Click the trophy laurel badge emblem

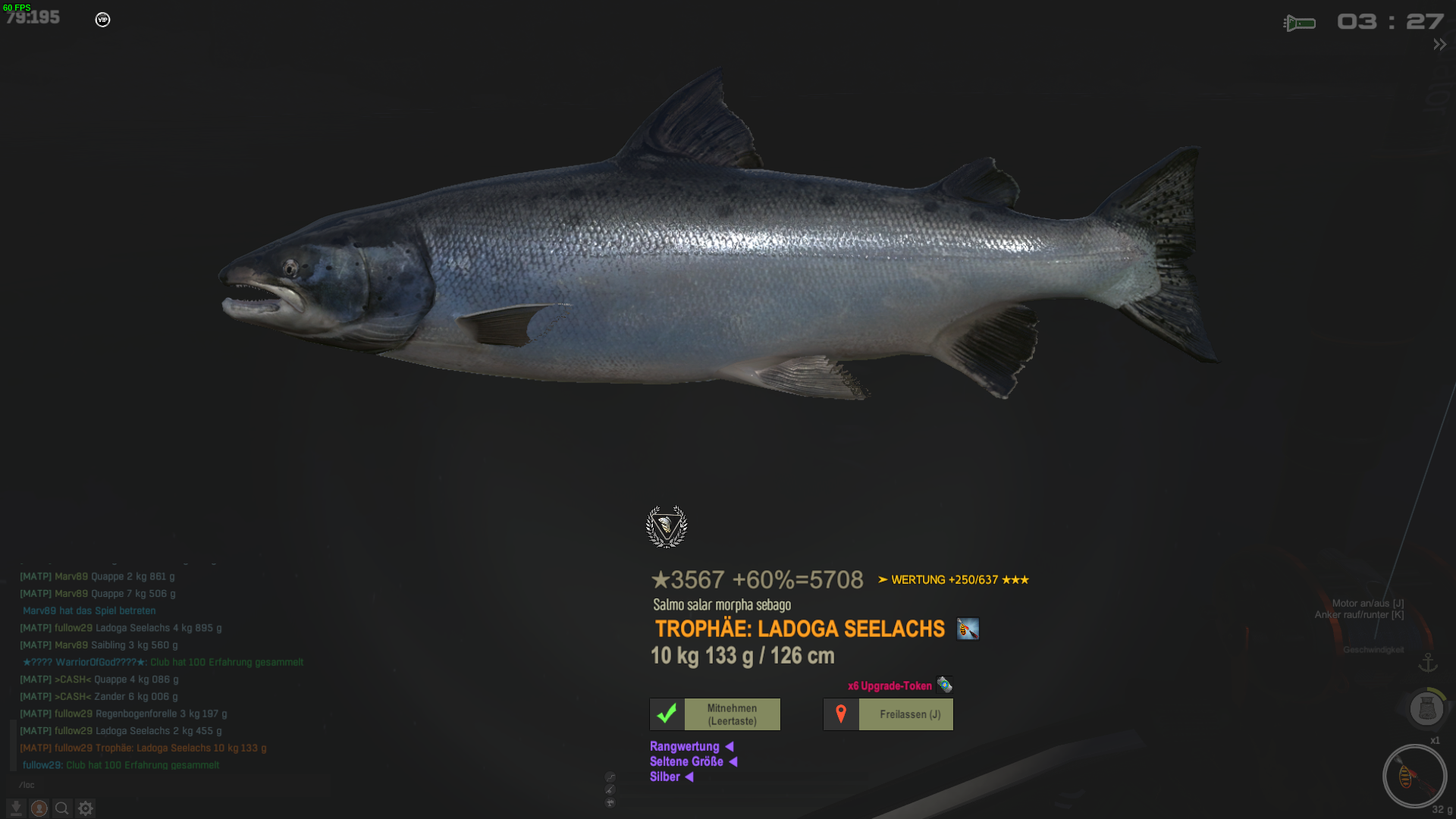[667, 526]
